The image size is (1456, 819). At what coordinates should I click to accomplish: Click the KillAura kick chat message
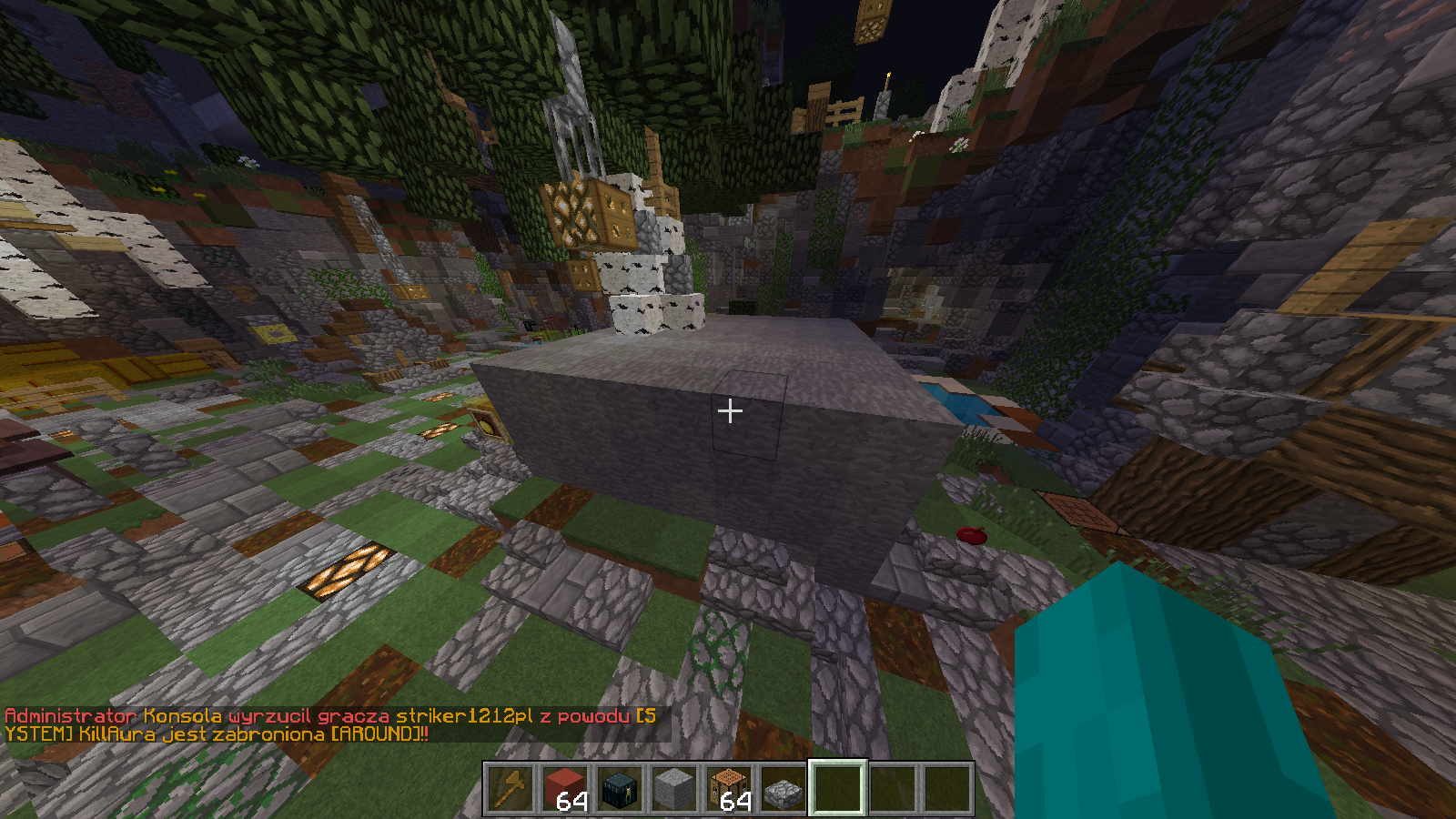pos(329,724)
